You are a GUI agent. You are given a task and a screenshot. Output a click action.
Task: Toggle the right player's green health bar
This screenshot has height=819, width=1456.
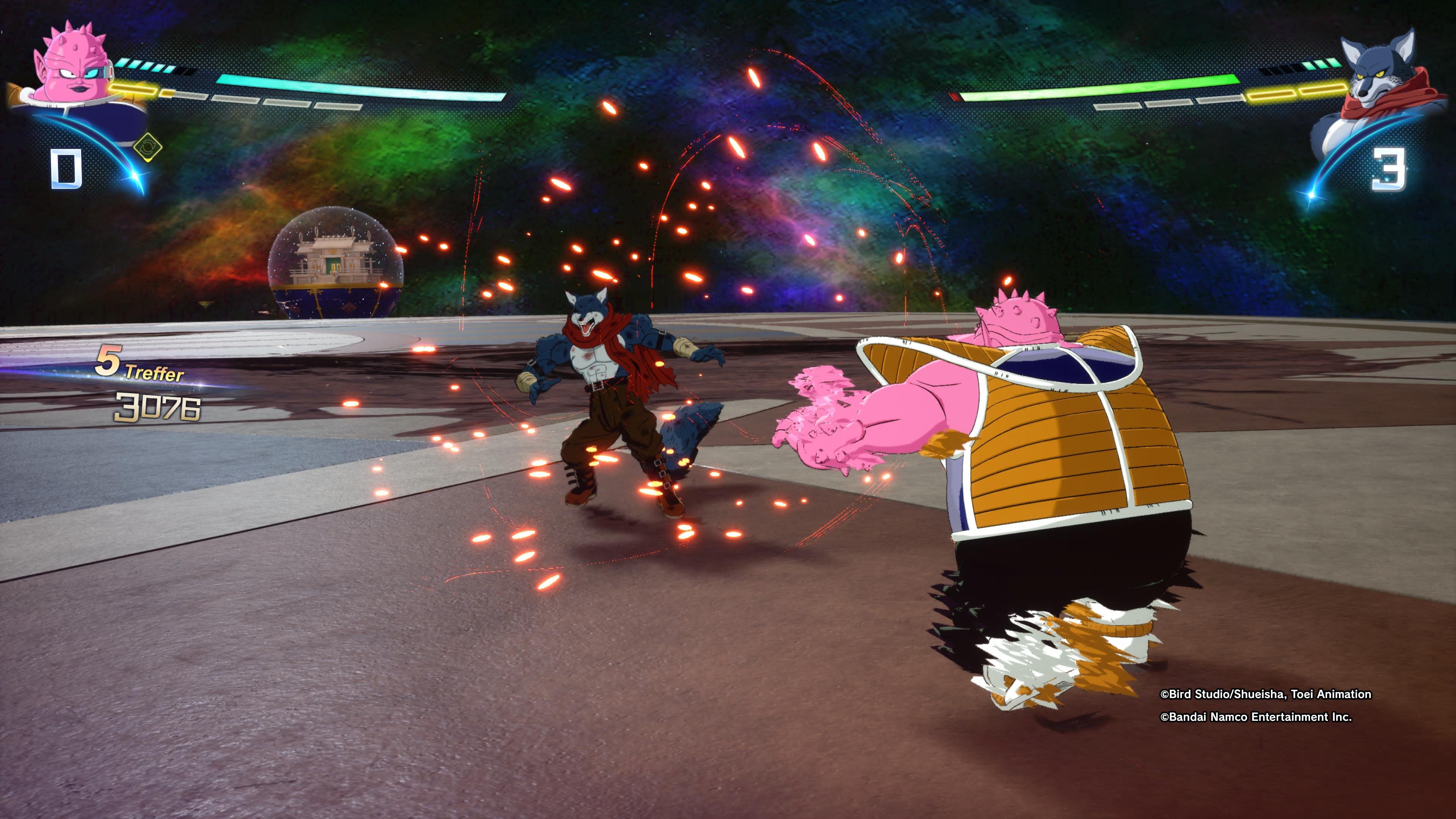[x=1102, y=91]
